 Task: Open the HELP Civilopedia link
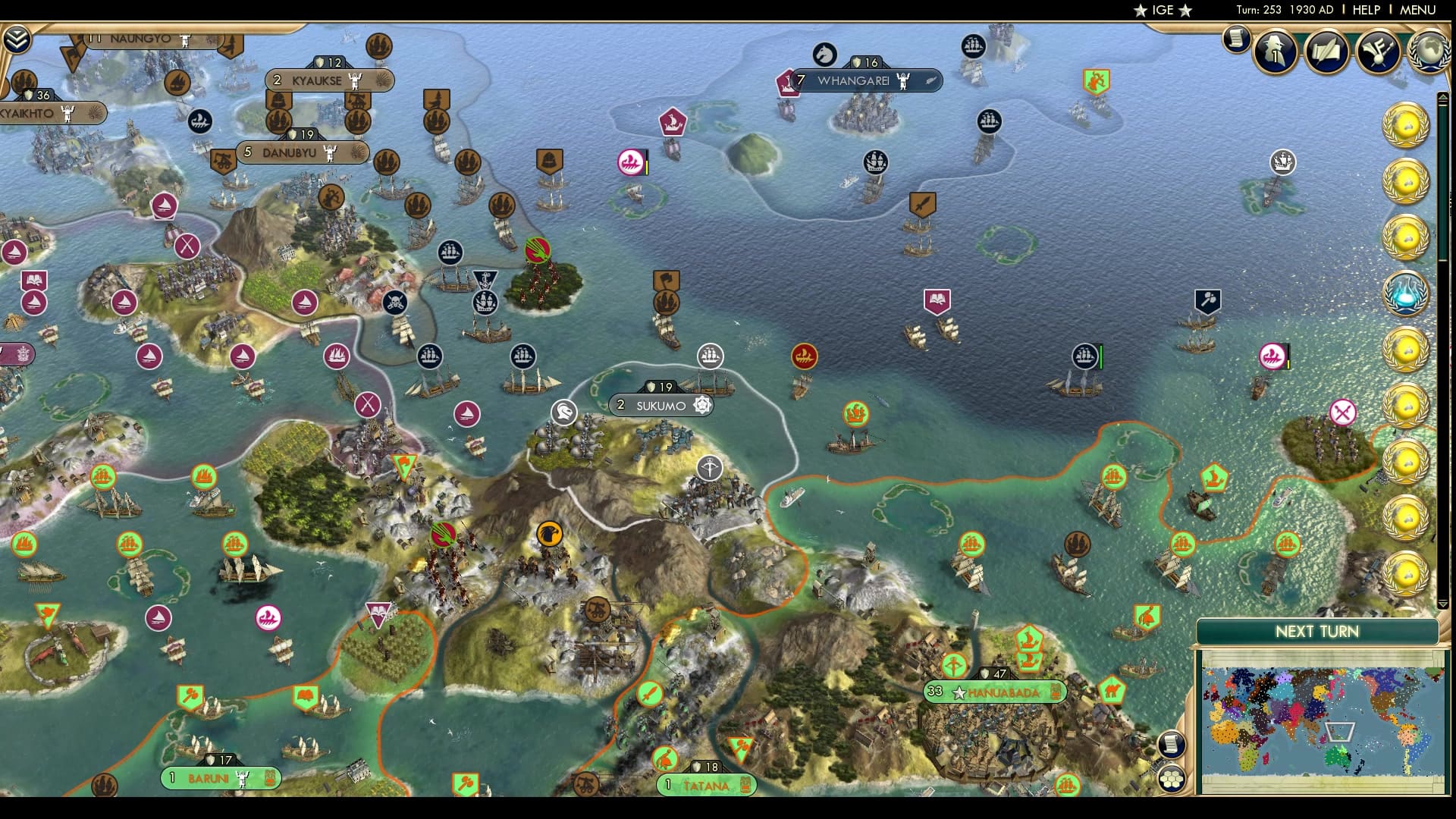(1367, 10)
